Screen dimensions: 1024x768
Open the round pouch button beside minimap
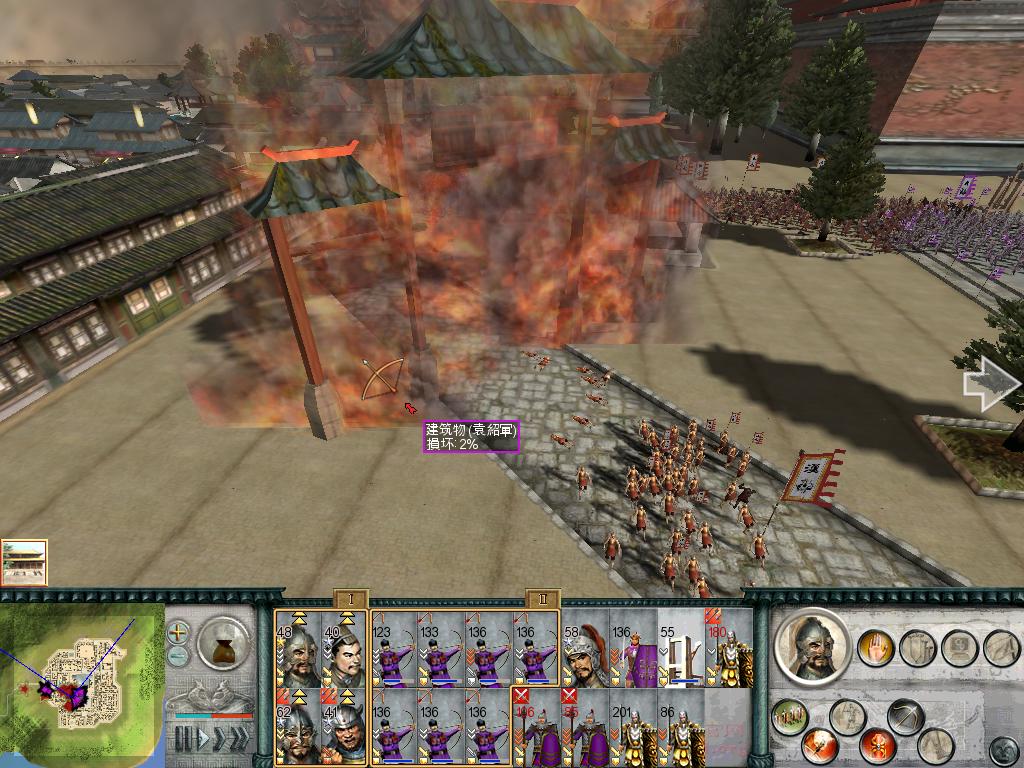point(223,643)
